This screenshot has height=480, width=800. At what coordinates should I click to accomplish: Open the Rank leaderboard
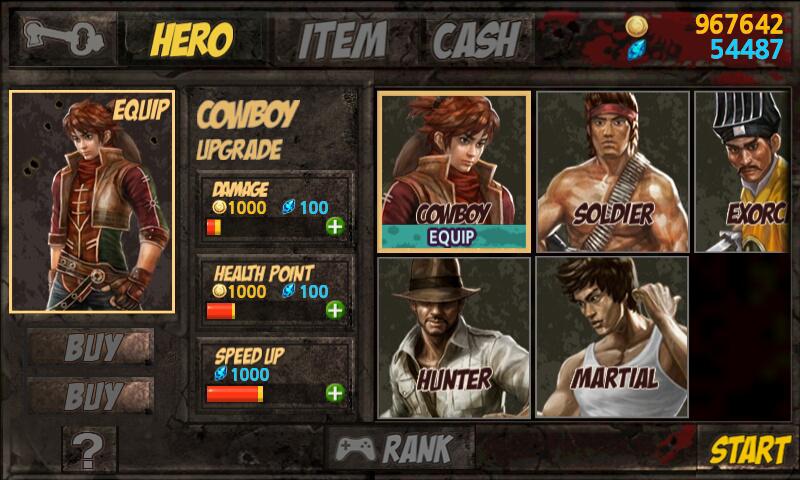[x=394, y=449]
